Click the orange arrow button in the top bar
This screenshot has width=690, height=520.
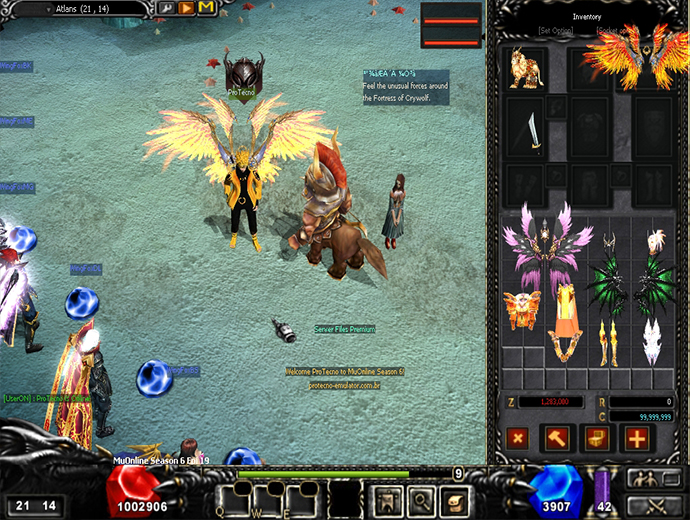[187, 8]
